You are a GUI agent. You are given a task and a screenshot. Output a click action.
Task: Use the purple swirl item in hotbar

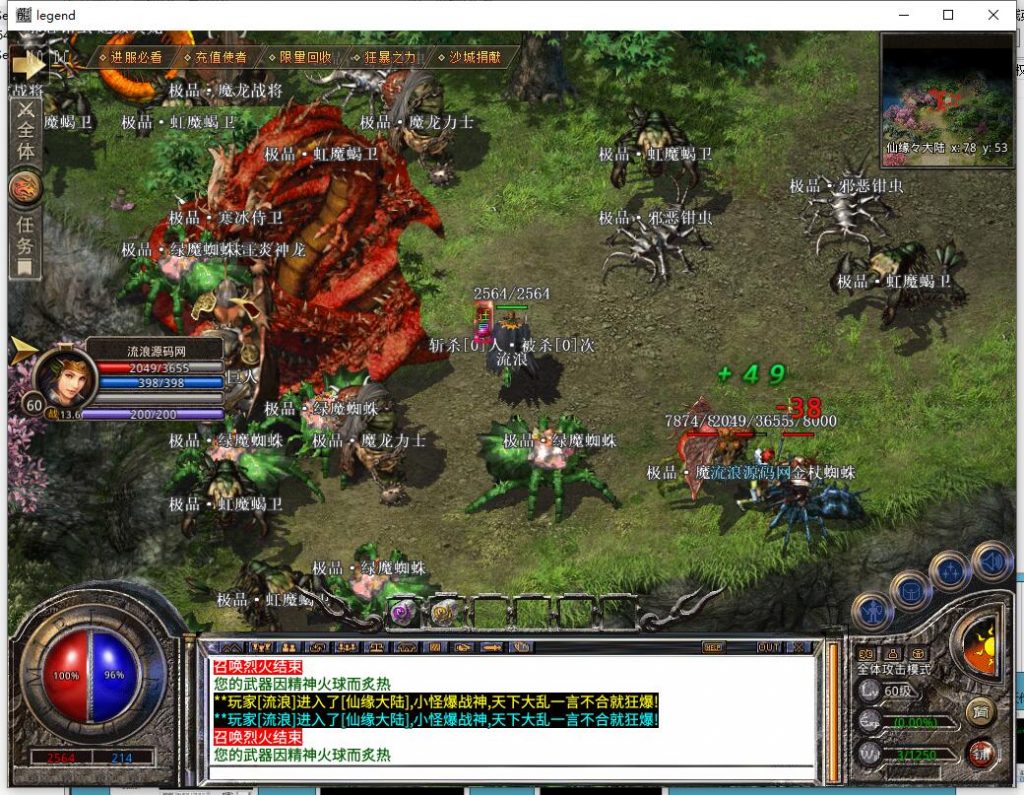403,612
